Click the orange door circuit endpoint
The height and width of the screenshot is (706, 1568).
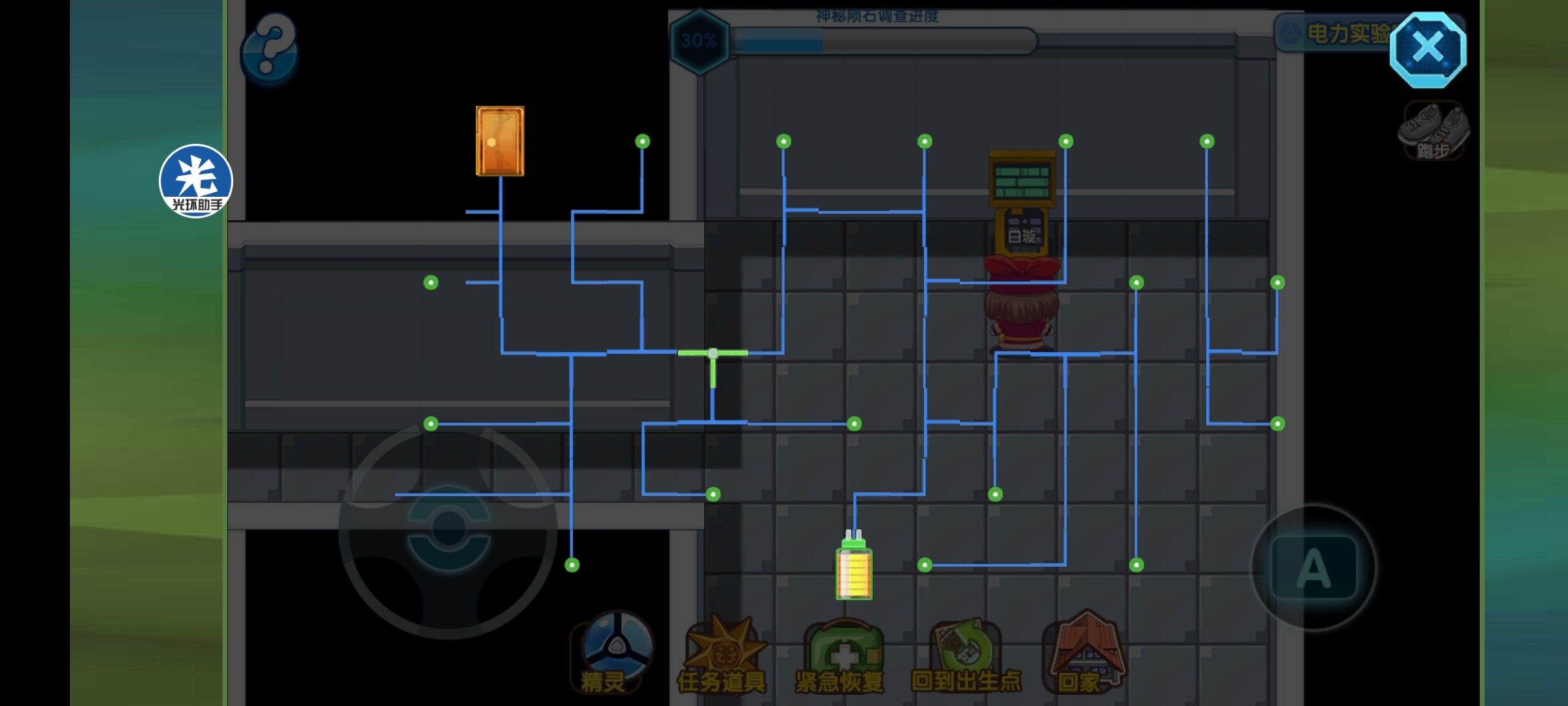tap(500, 141)
